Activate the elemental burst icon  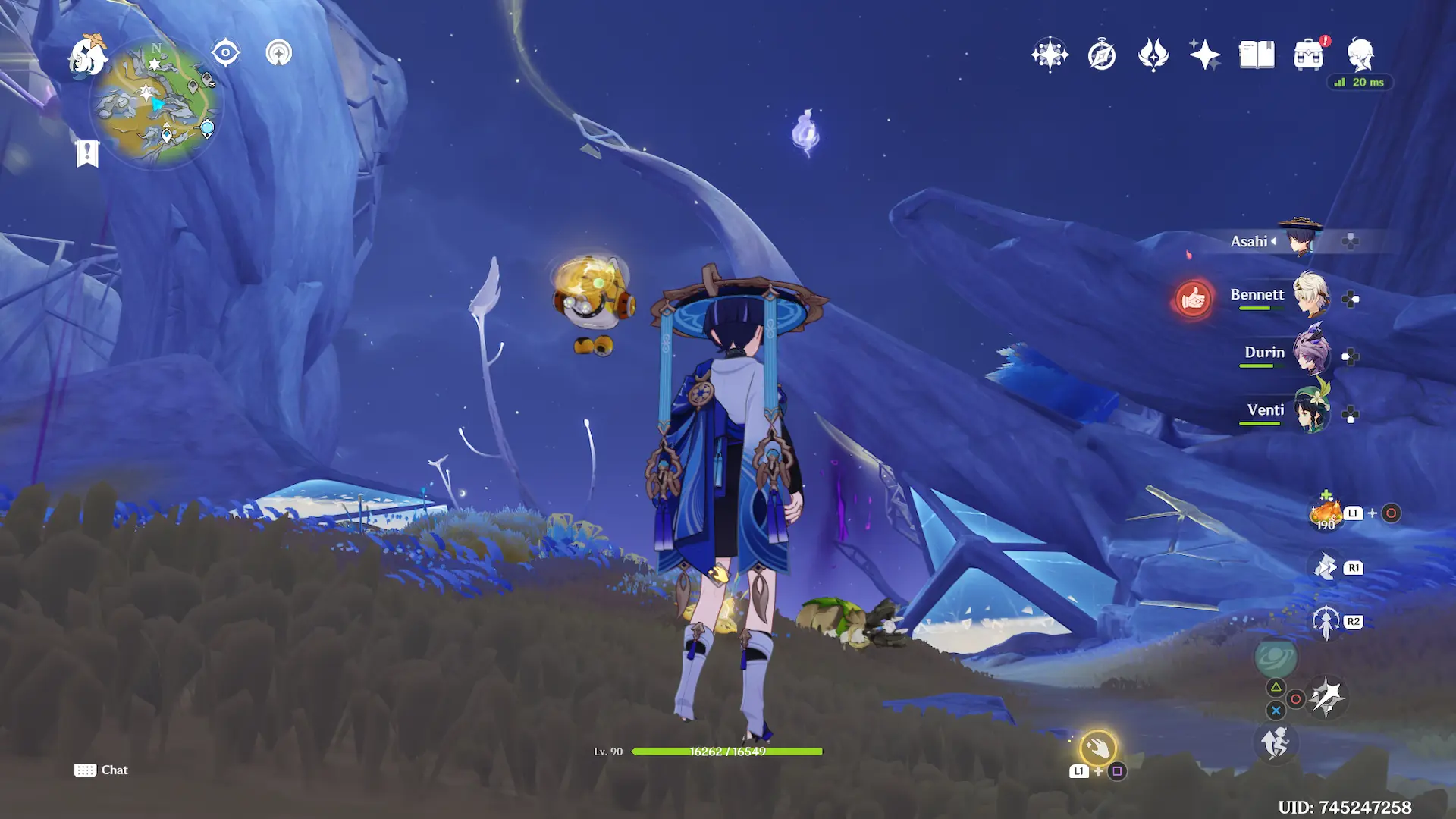[1326, 698]
